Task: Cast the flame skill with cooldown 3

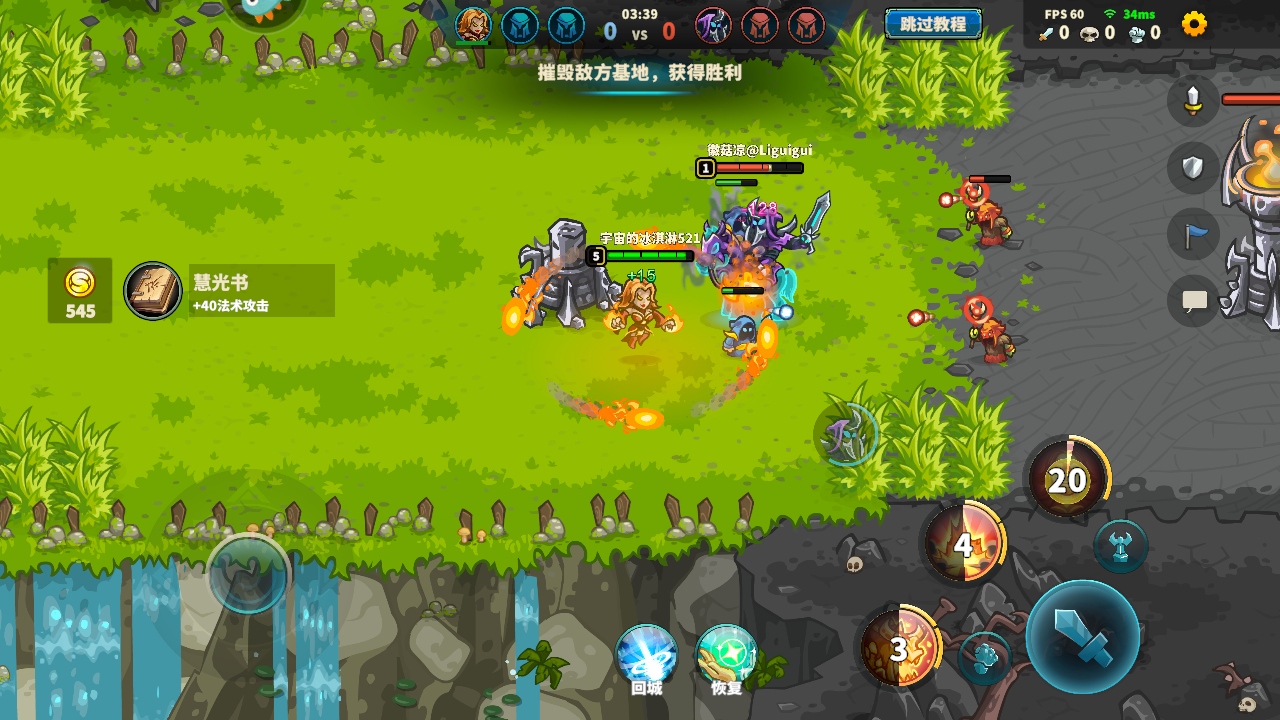Action: [900, 649]
